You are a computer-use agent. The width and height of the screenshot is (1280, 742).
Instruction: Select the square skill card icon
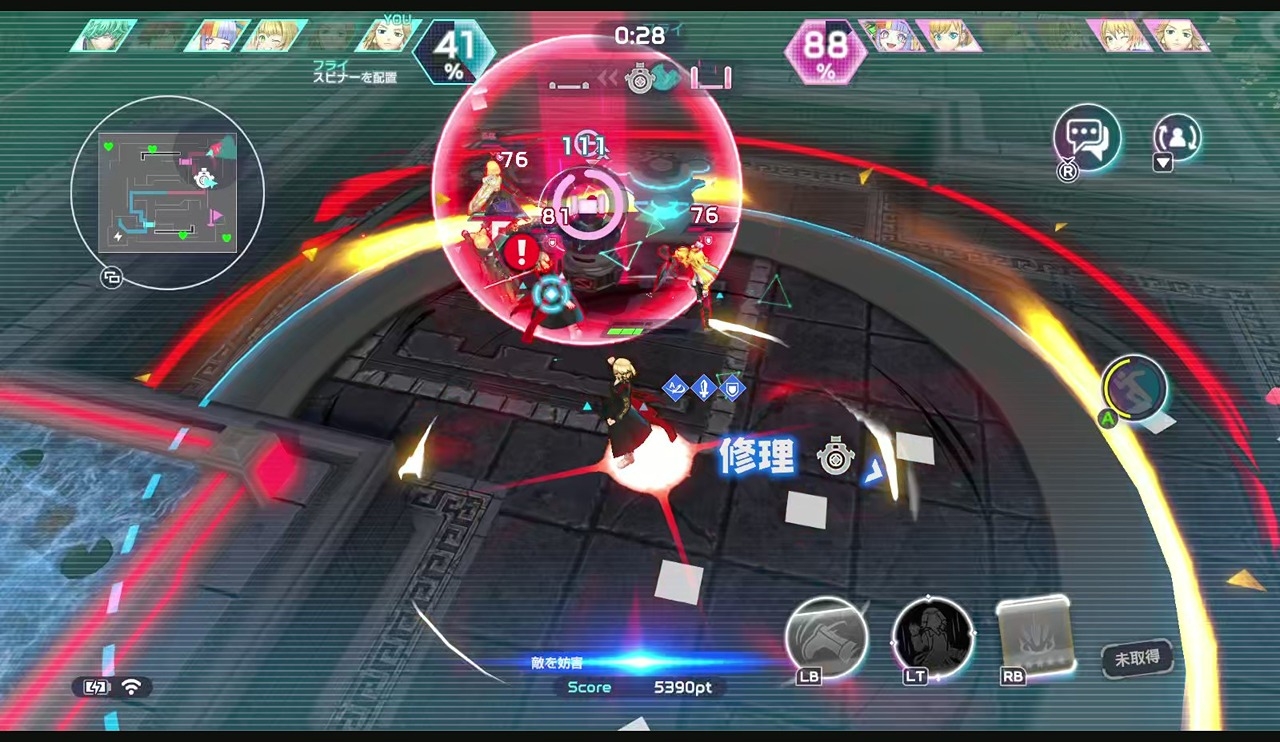tap(1036, 635)
